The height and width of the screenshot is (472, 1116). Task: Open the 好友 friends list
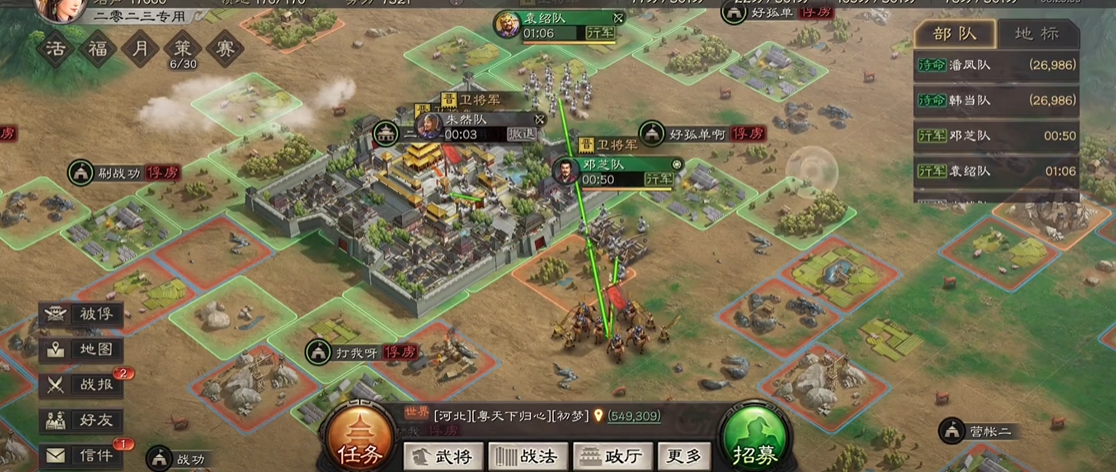(82, 420)
